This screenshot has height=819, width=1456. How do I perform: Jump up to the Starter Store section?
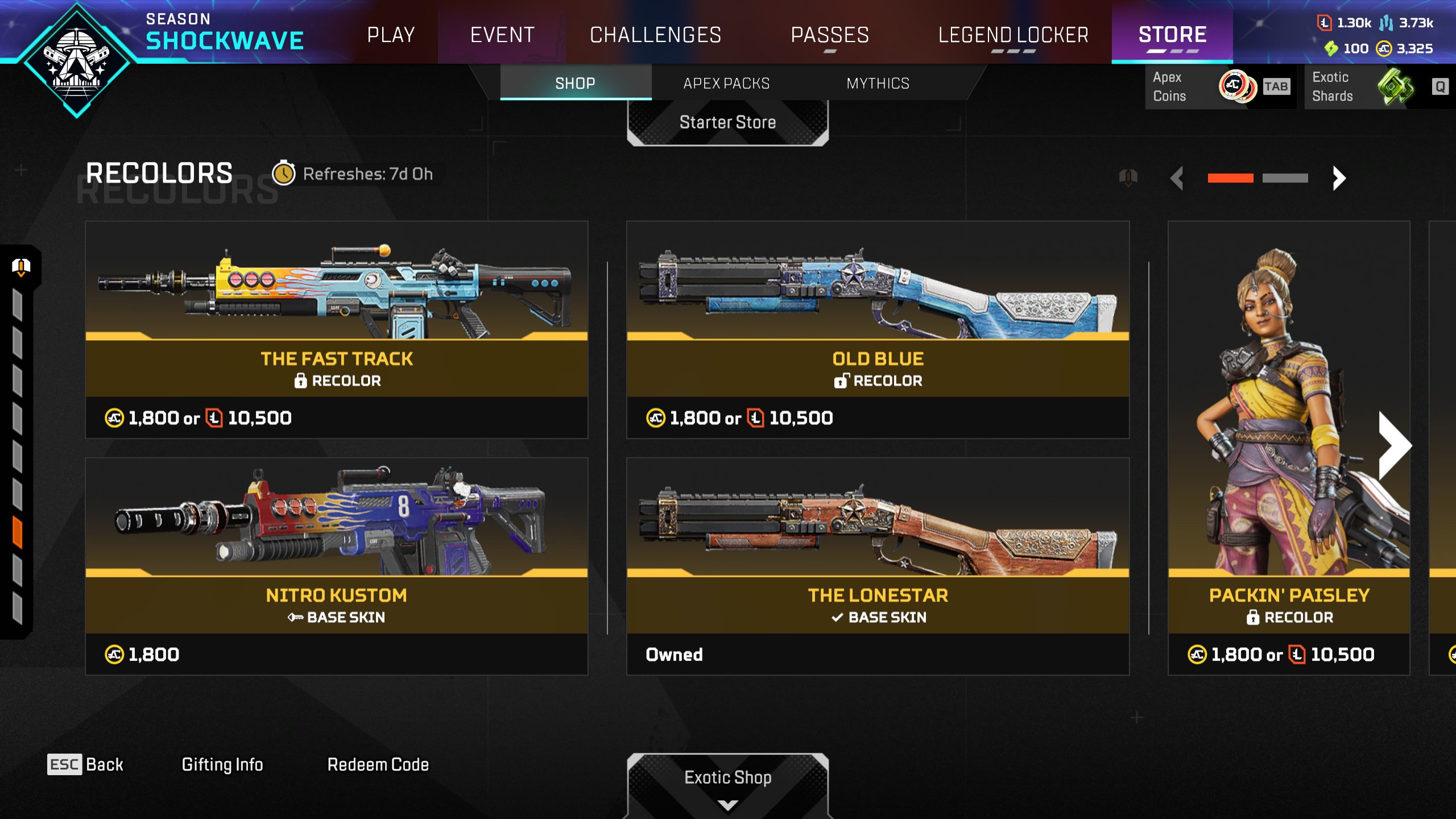[x=727, y=122]
